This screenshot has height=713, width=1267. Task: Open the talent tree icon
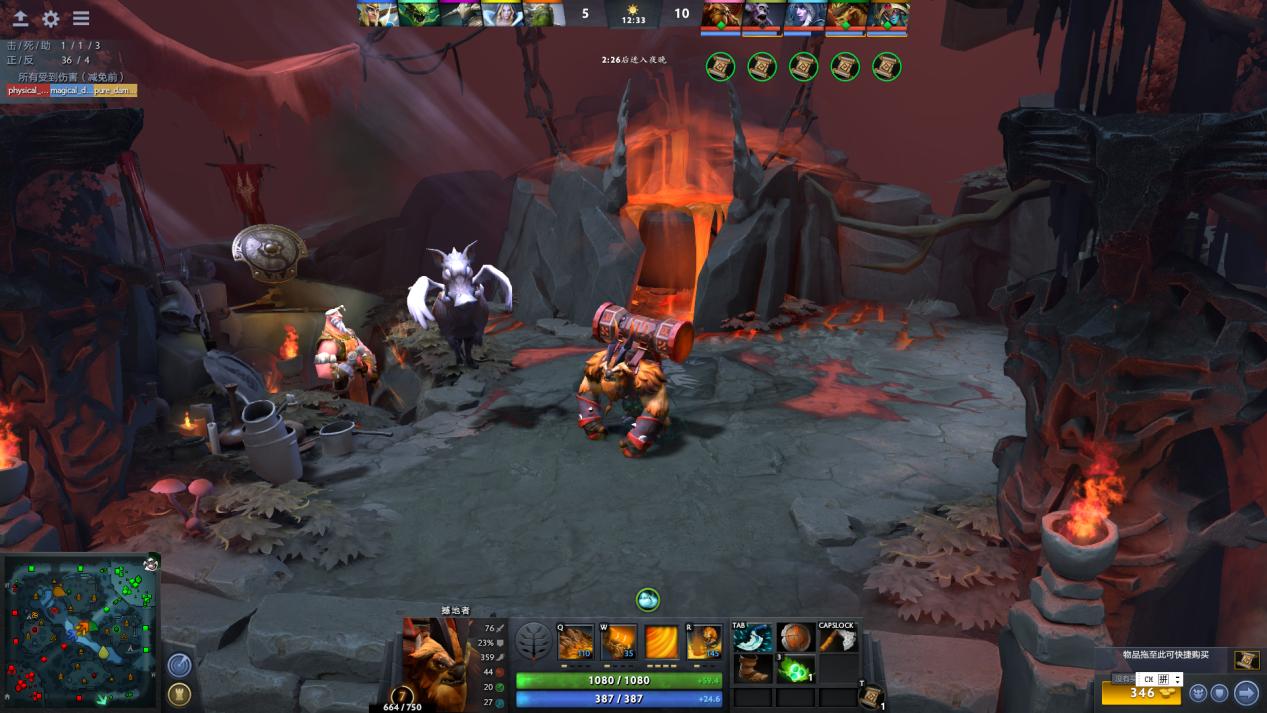[533, 642]
